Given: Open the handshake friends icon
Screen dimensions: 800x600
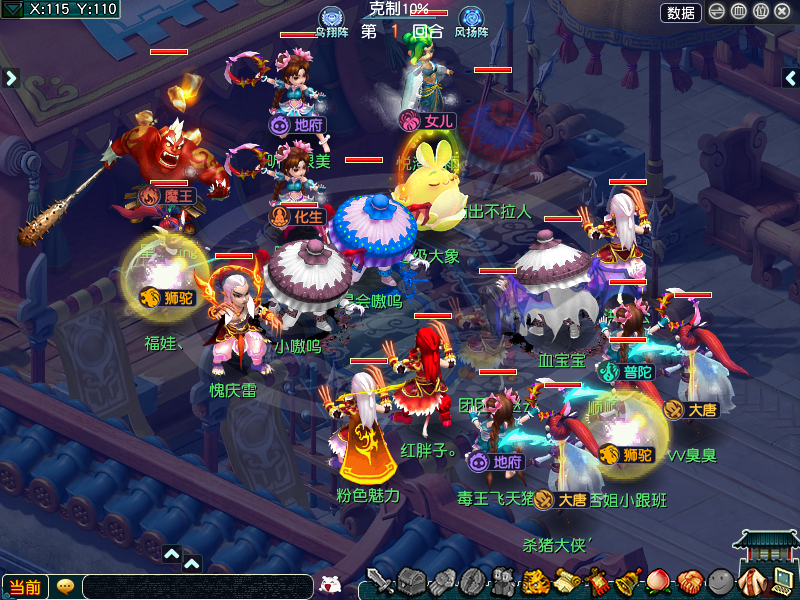Looking at the screenshot, I should pyautogui.click(x=688, y=581).
